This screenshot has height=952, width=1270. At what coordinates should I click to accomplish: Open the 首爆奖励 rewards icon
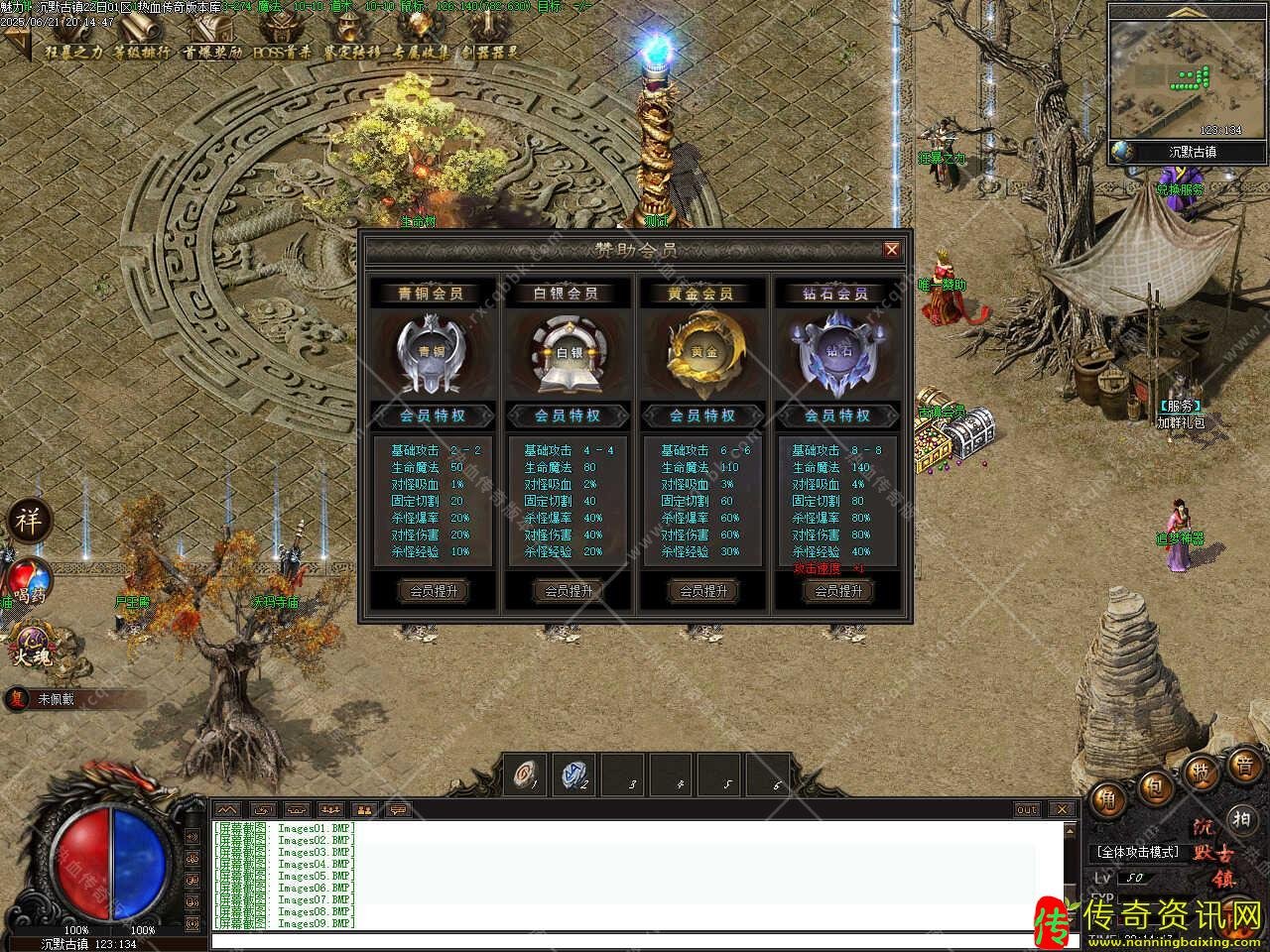(x=210, y=40)
